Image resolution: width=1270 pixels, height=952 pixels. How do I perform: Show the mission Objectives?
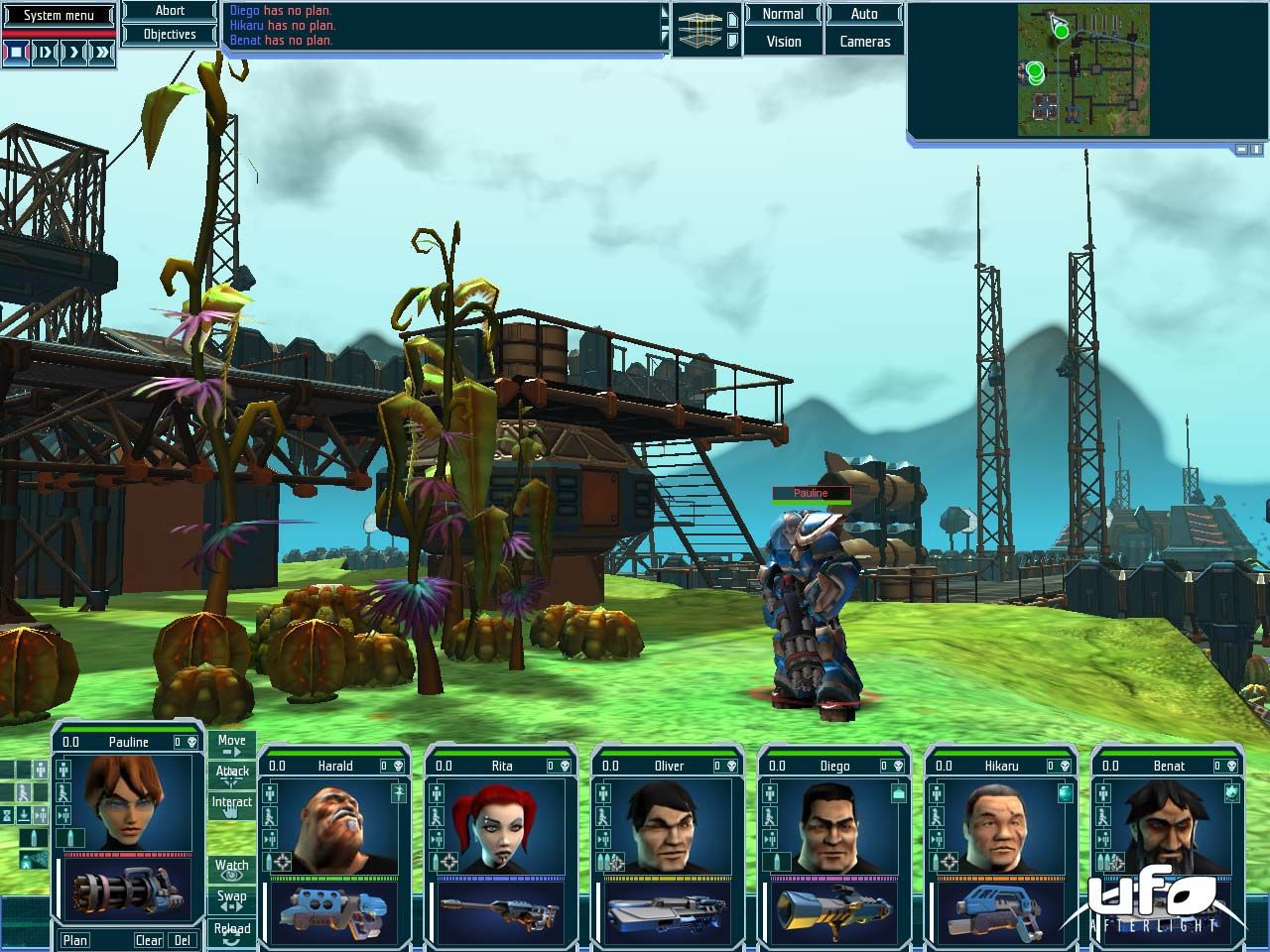pyautogui.click(x=170, y=34)
